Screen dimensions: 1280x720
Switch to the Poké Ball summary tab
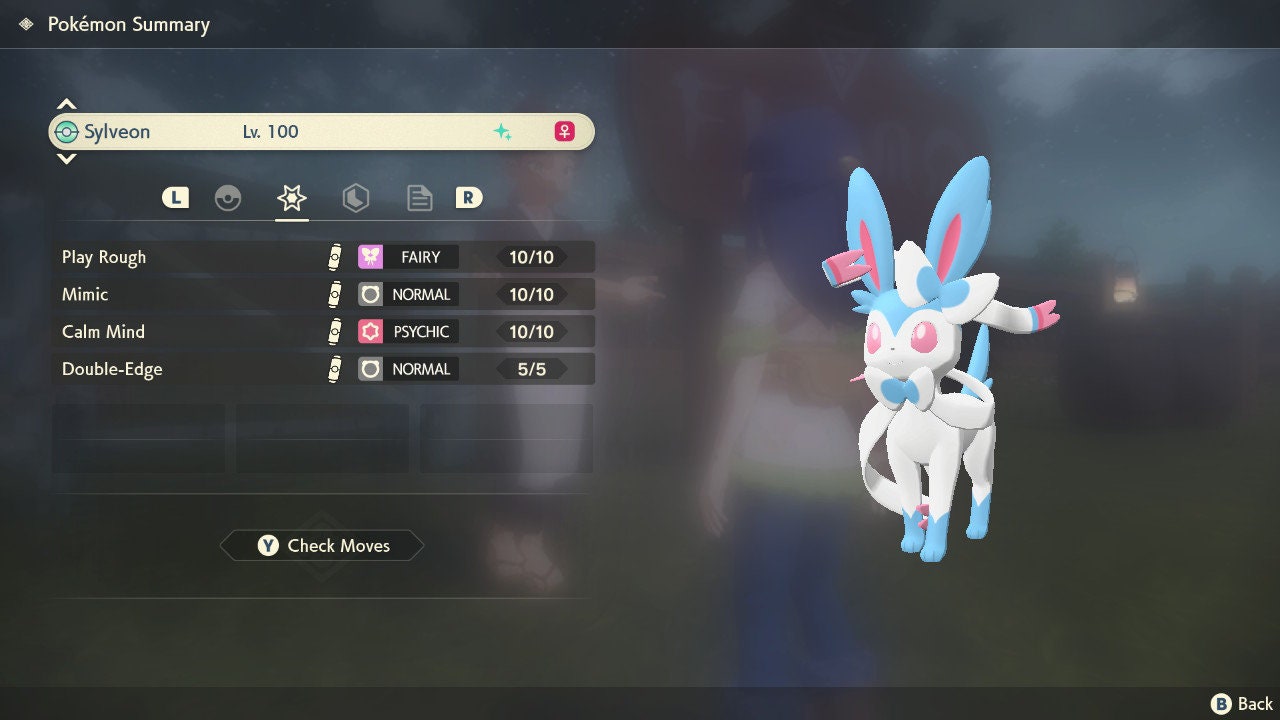(x=228, y=198)
